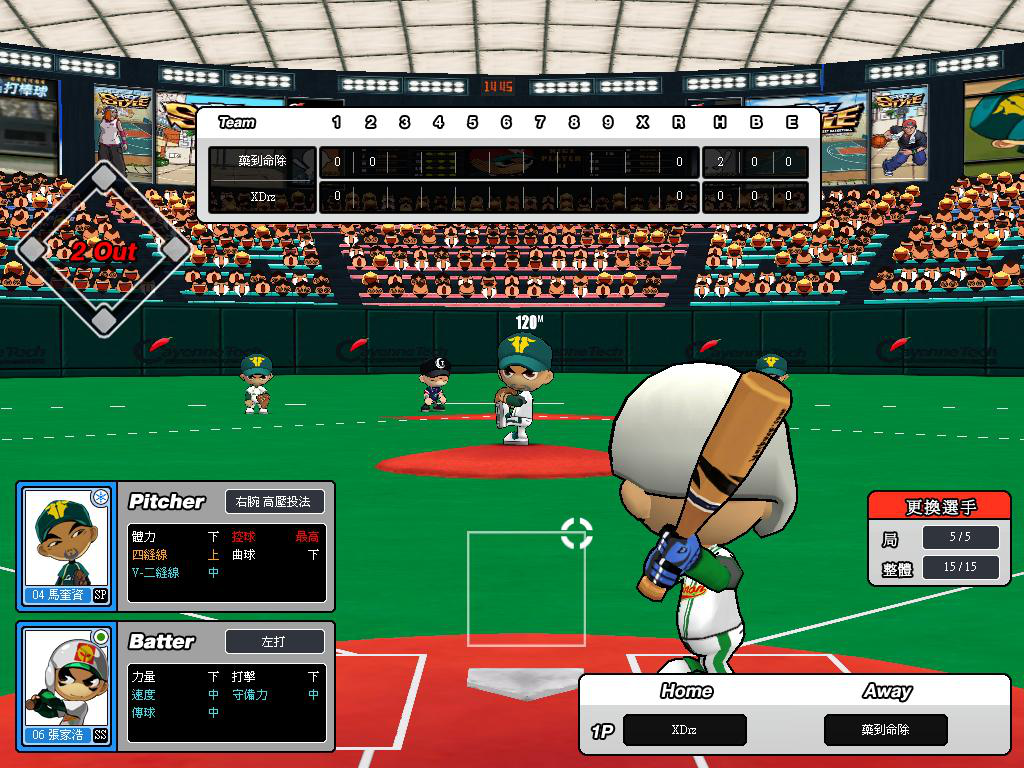Select the Home team XDrz box
This screenshot has height=768, width=1024.
685,730
